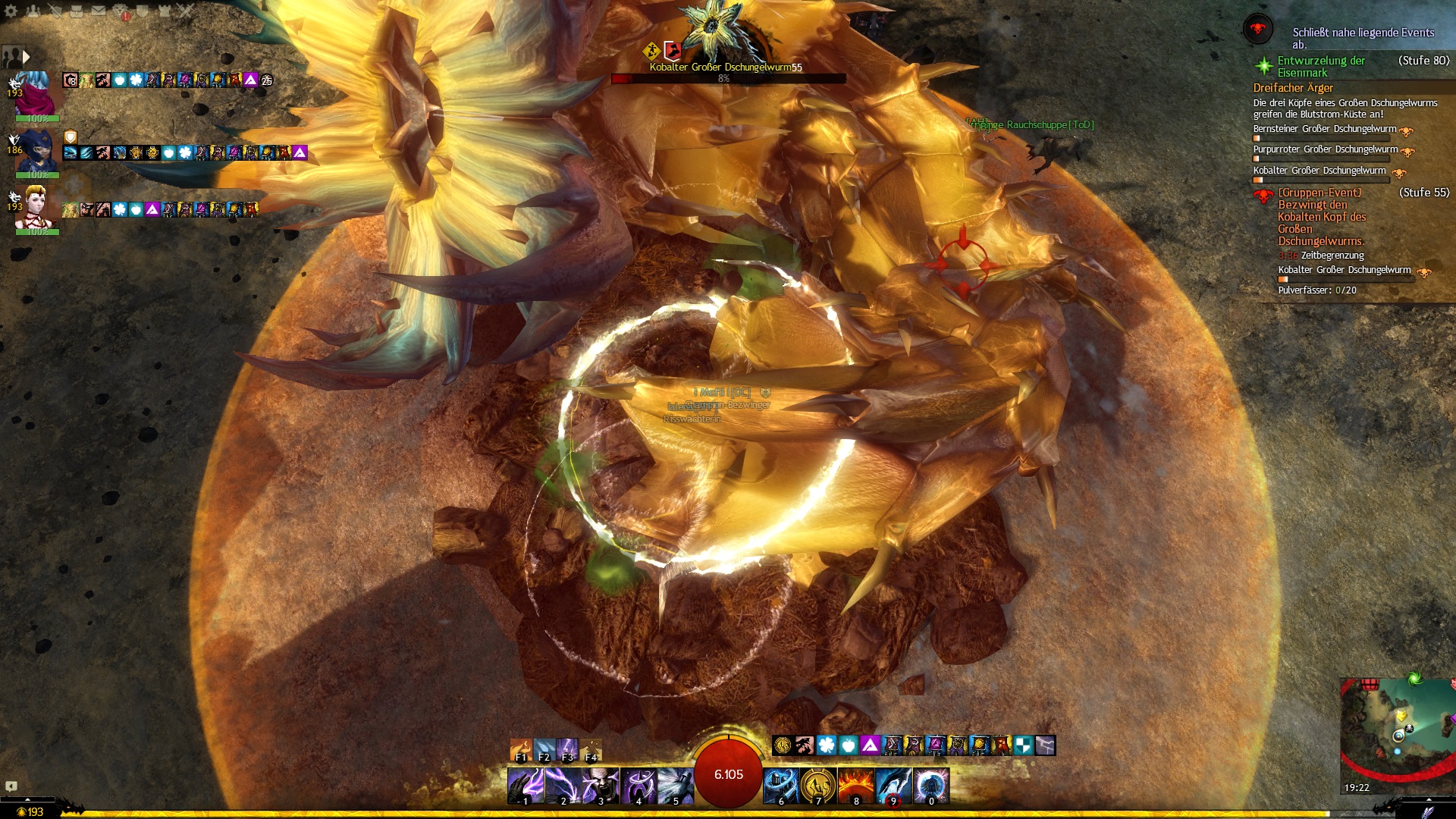1456x819 pixels.
Task: Activate weapon skill 1 lightning hand
Action: tap(525, 786)
